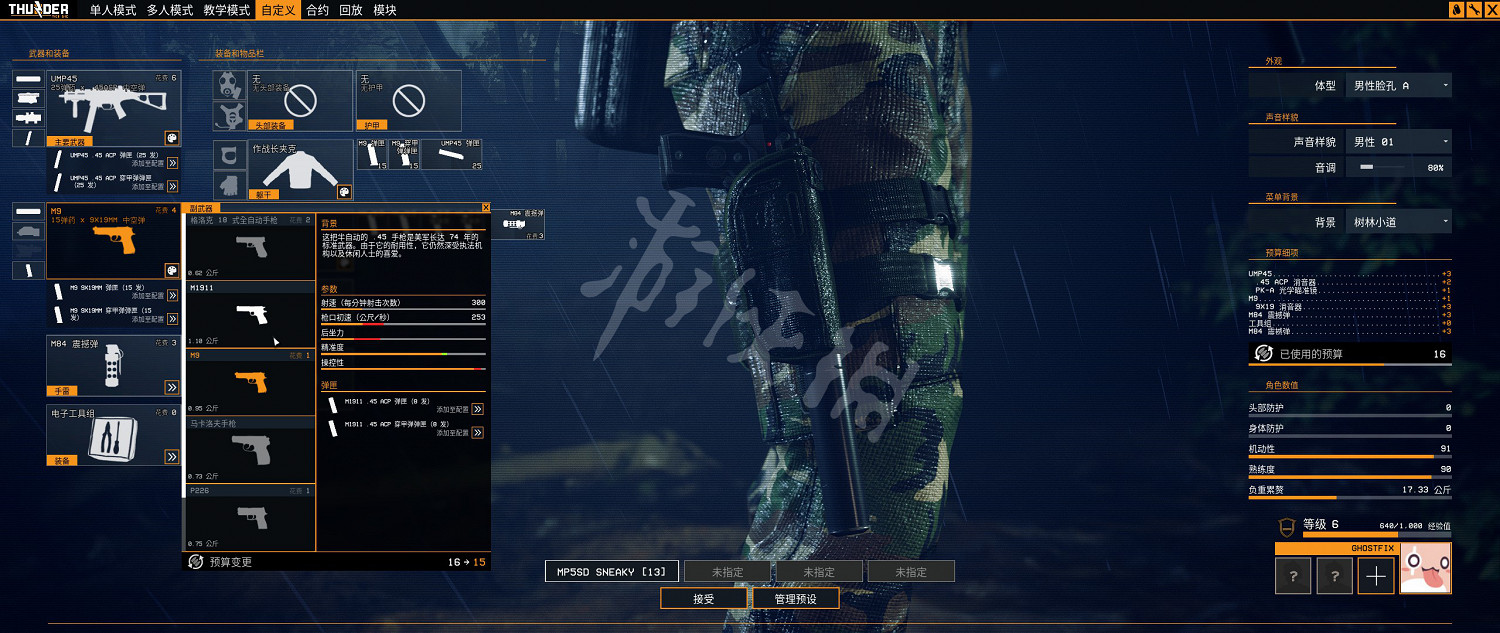Open the 模块 menu
This screenshot has height=633, width=1500.
click(x=385, y=10)
